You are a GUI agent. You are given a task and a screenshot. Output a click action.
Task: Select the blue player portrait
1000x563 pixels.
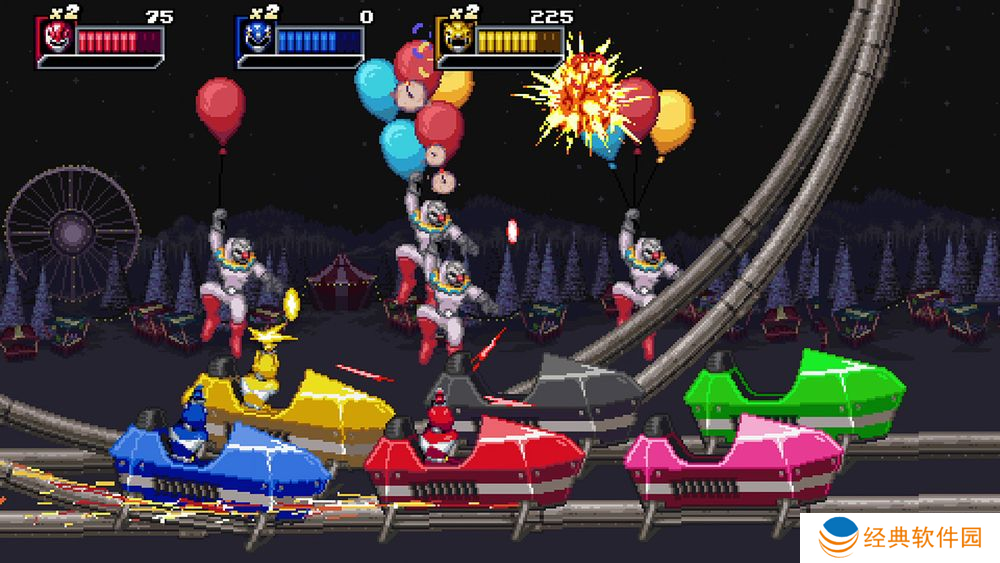[256, 39]
